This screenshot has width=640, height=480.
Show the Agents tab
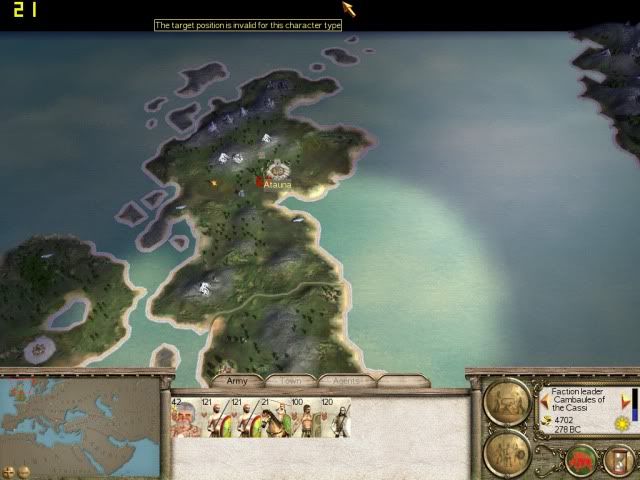(346, 381)
